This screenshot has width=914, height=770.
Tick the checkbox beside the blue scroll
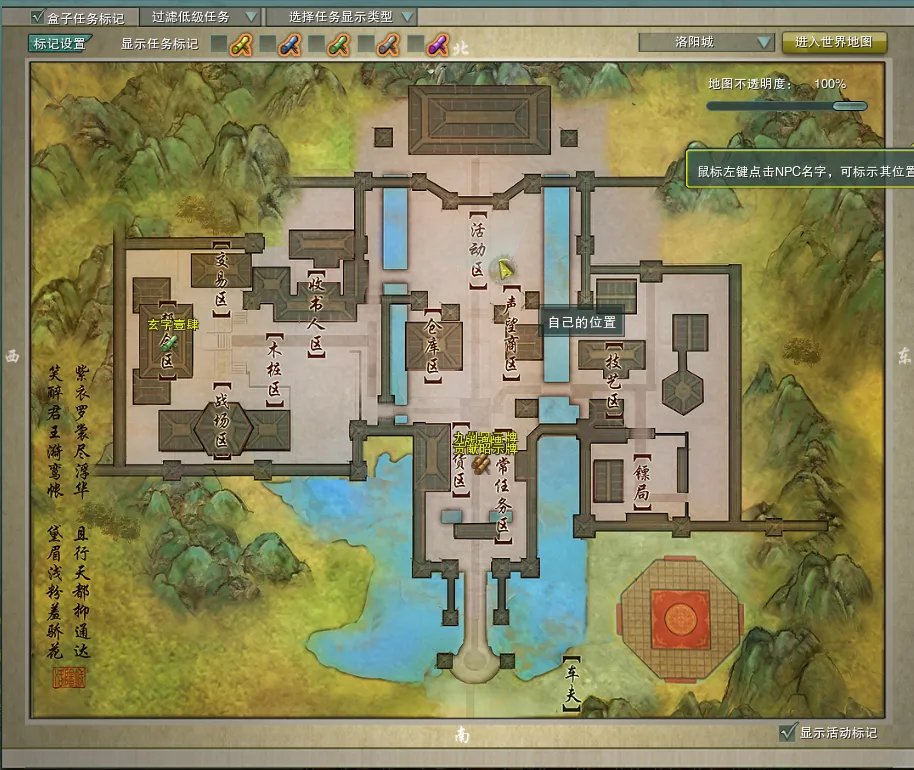[x=267, y=44]
